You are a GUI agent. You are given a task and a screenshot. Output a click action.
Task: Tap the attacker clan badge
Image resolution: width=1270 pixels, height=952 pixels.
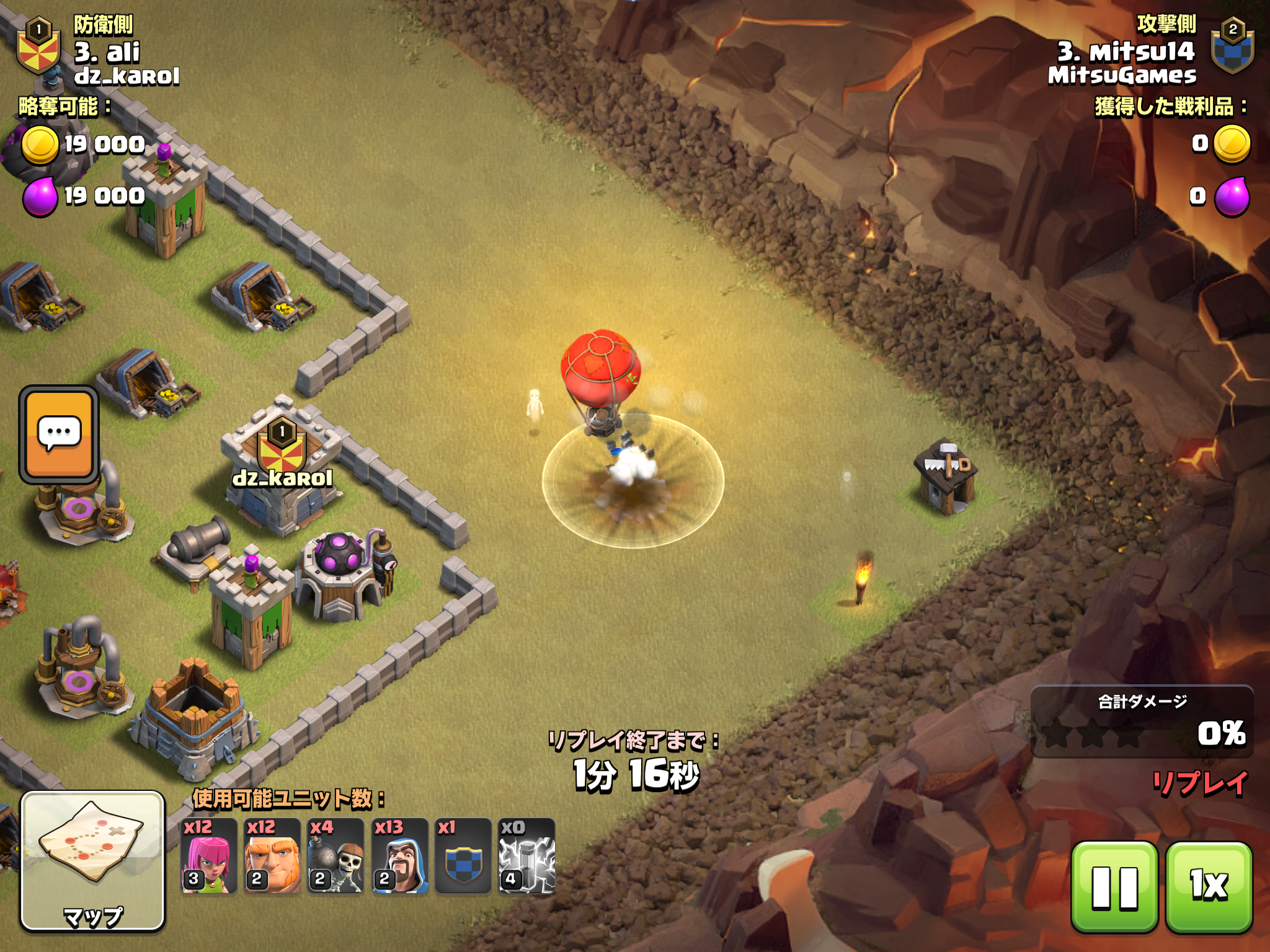coord(1232,47)
